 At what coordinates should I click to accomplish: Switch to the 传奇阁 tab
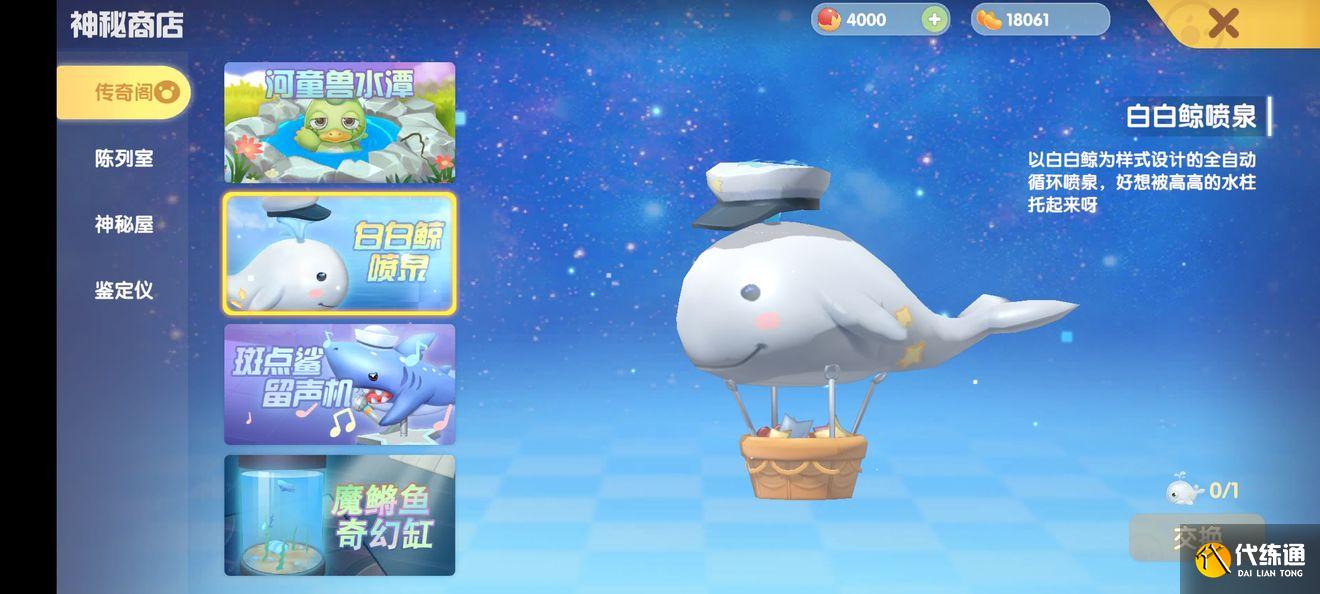[123, 93]
